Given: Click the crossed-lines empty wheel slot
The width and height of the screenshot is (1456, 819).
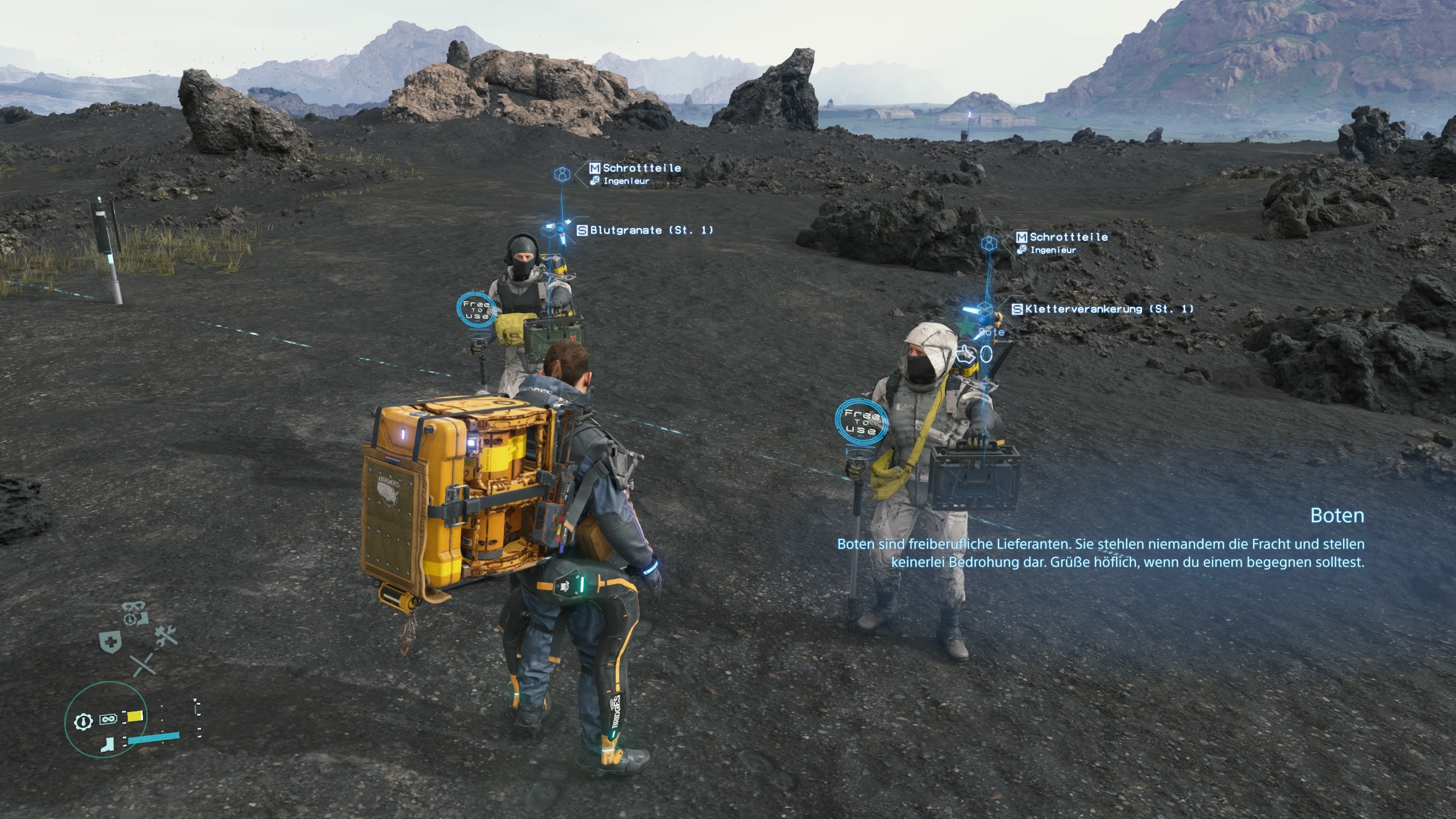Looking at the screenshot, I should click(142, 665).
